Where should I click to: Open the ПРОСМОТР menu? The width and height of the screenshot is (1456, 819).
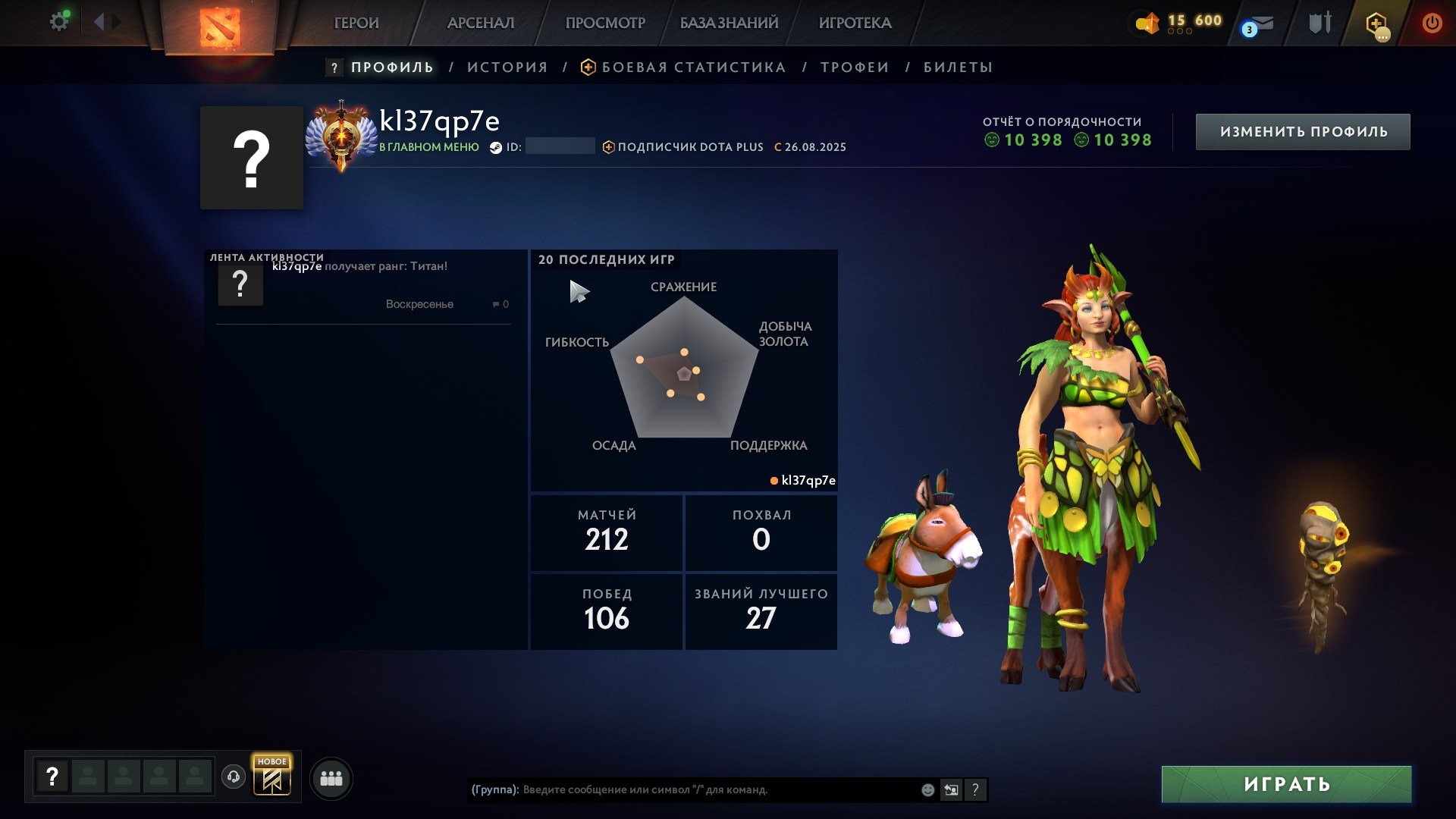coord(605,24)
